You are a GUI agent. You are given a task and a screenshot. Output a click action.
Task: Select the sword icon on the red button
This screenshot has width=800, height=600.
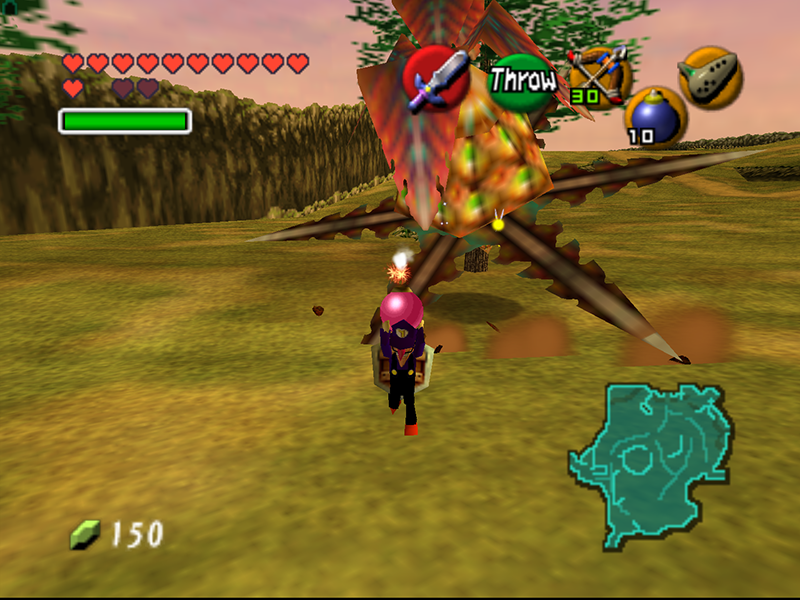pyautogui.click(x=437, y=78)
